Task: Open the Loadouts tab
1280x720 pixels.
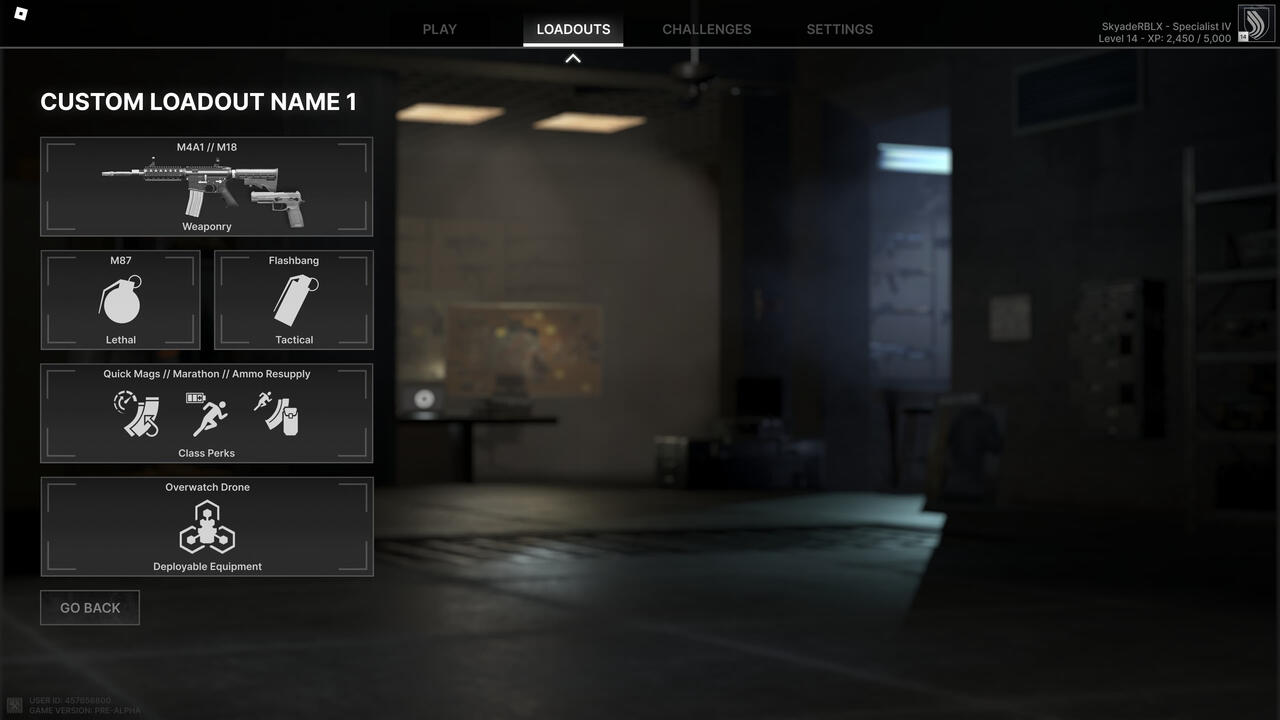Action: (x=573, y=29)
